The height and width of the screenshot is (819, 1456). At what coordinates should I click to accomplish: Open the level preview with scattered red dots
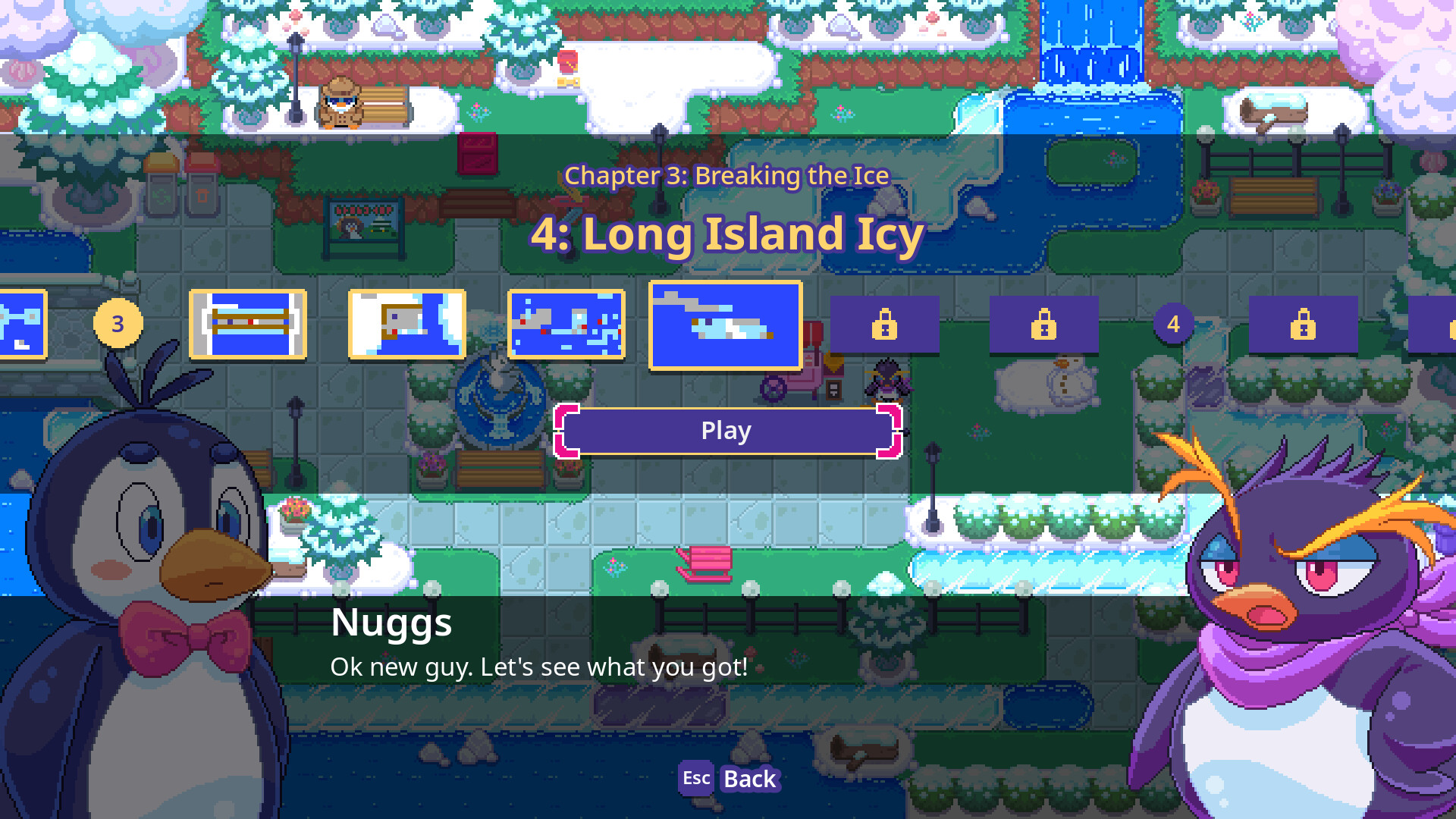pos(567,325)
